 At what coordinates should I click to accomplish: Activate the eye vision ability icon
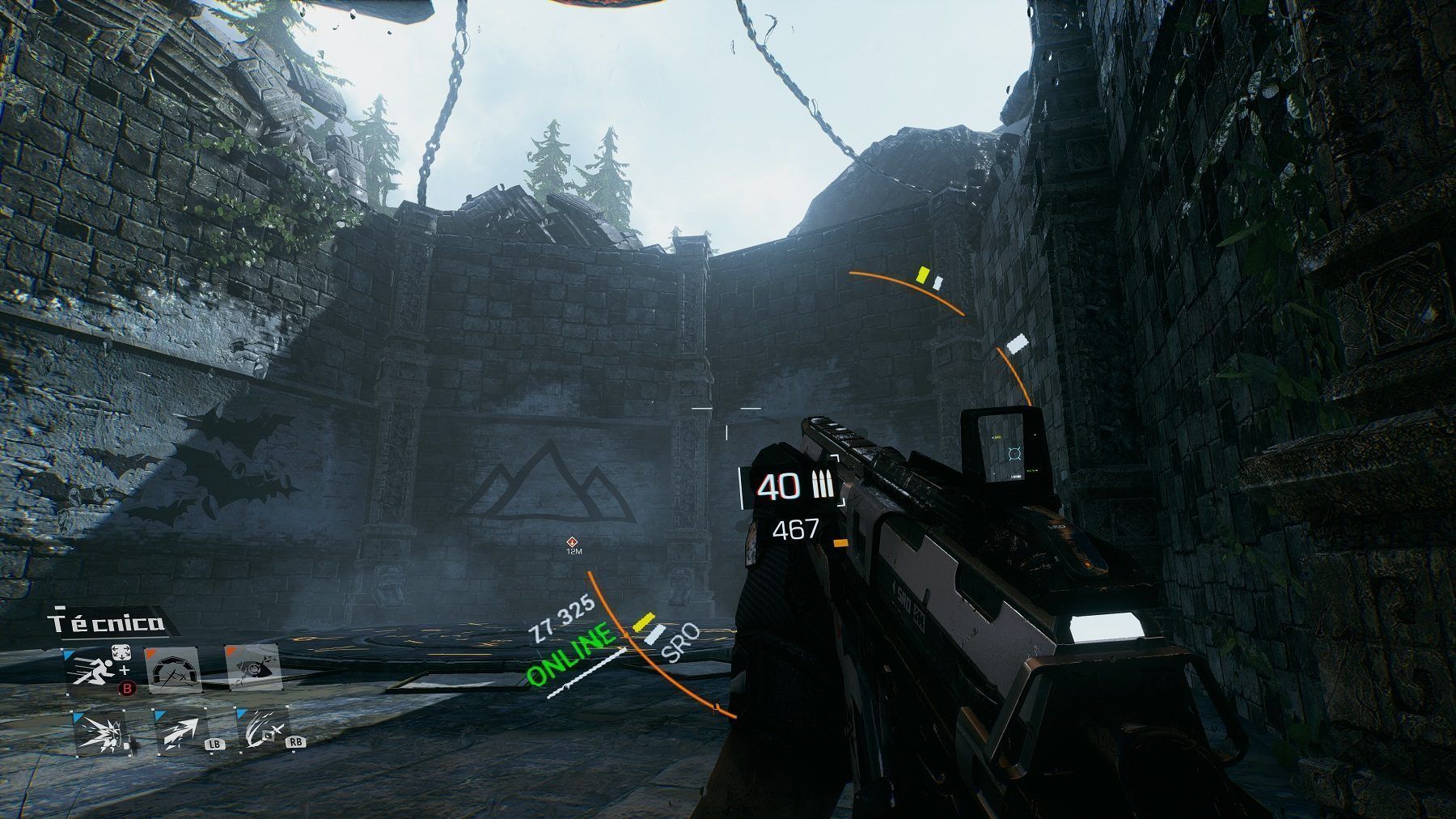click(x=252, y=668)
